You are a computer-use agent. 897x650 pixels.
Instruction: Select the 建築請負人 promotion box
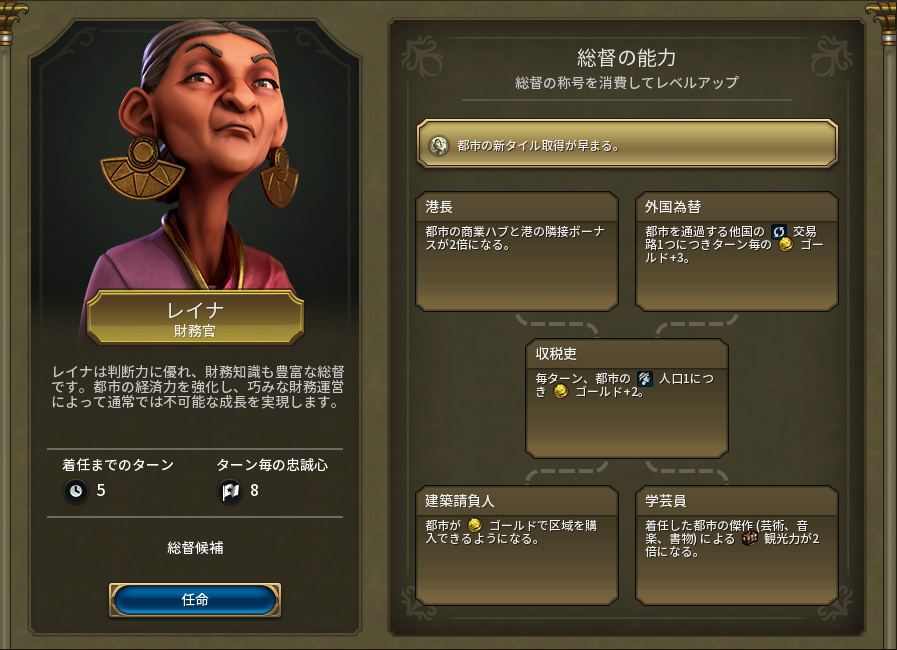pos(516,545)
